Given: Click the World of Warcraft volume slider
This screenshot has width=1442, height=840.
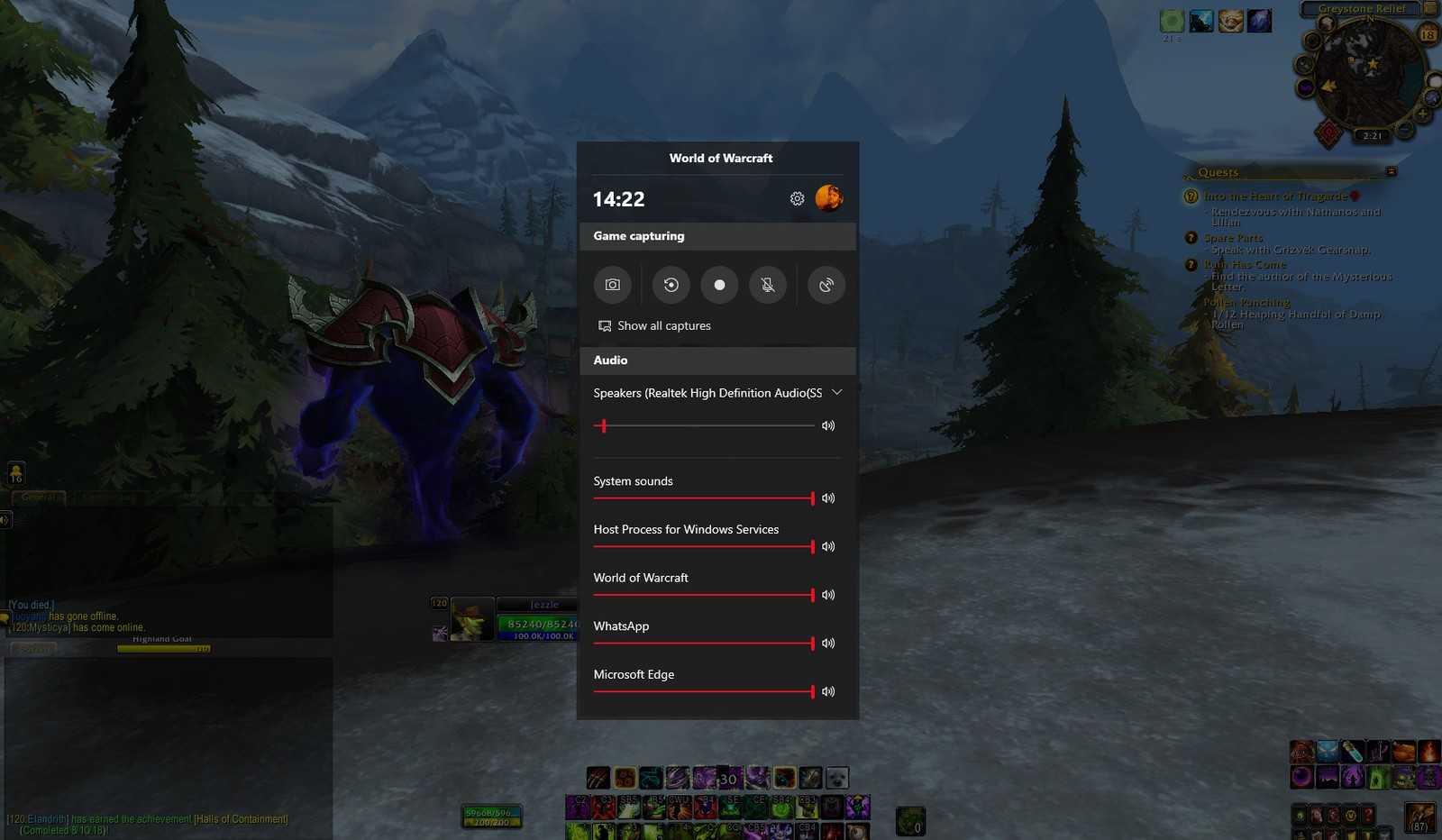Looking at the screenshot, I should click(x=703, y=595).
